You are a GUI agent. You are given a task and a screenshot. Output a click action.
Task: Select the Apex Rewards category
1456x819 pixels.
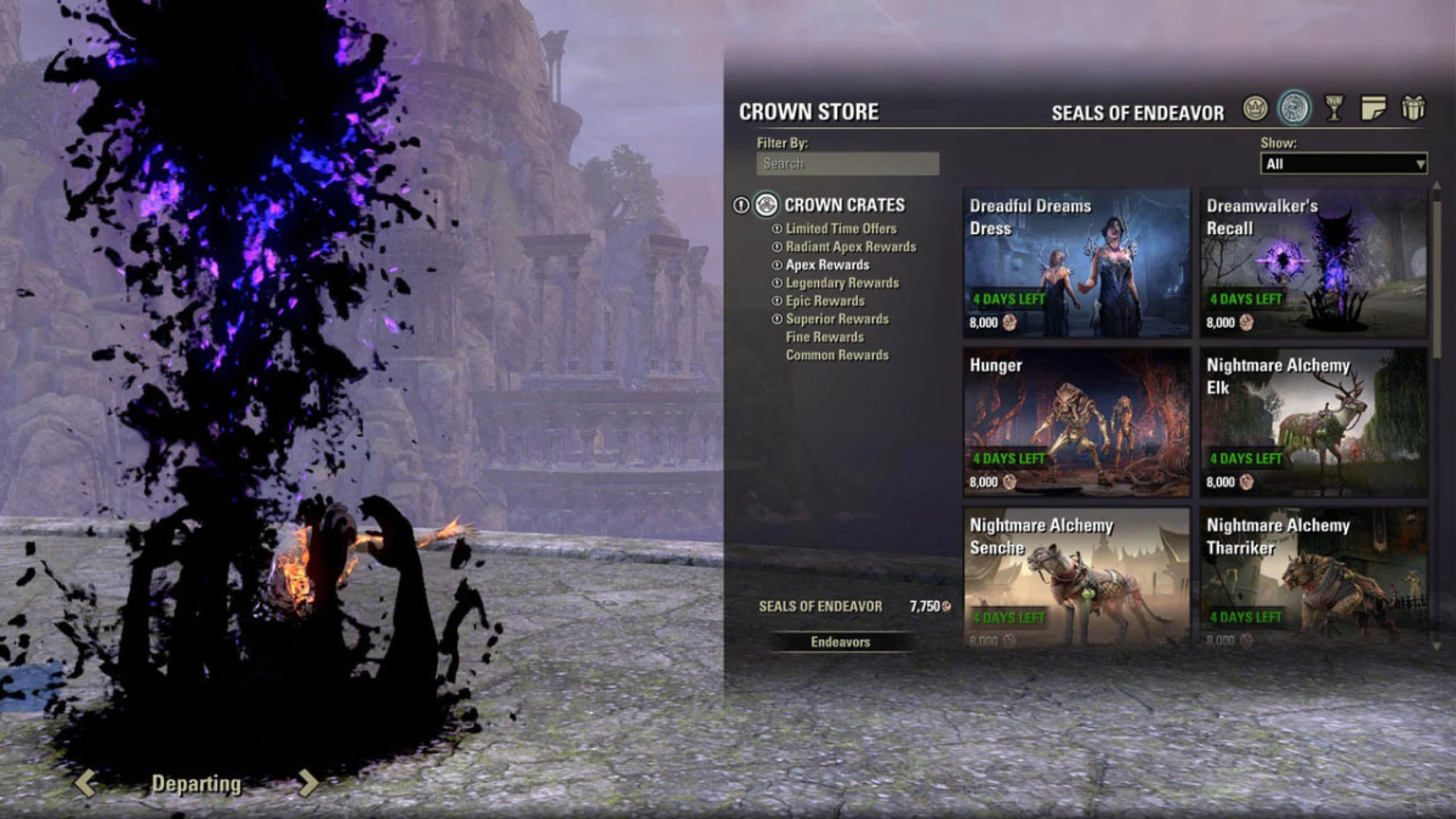tap(827, 265)
